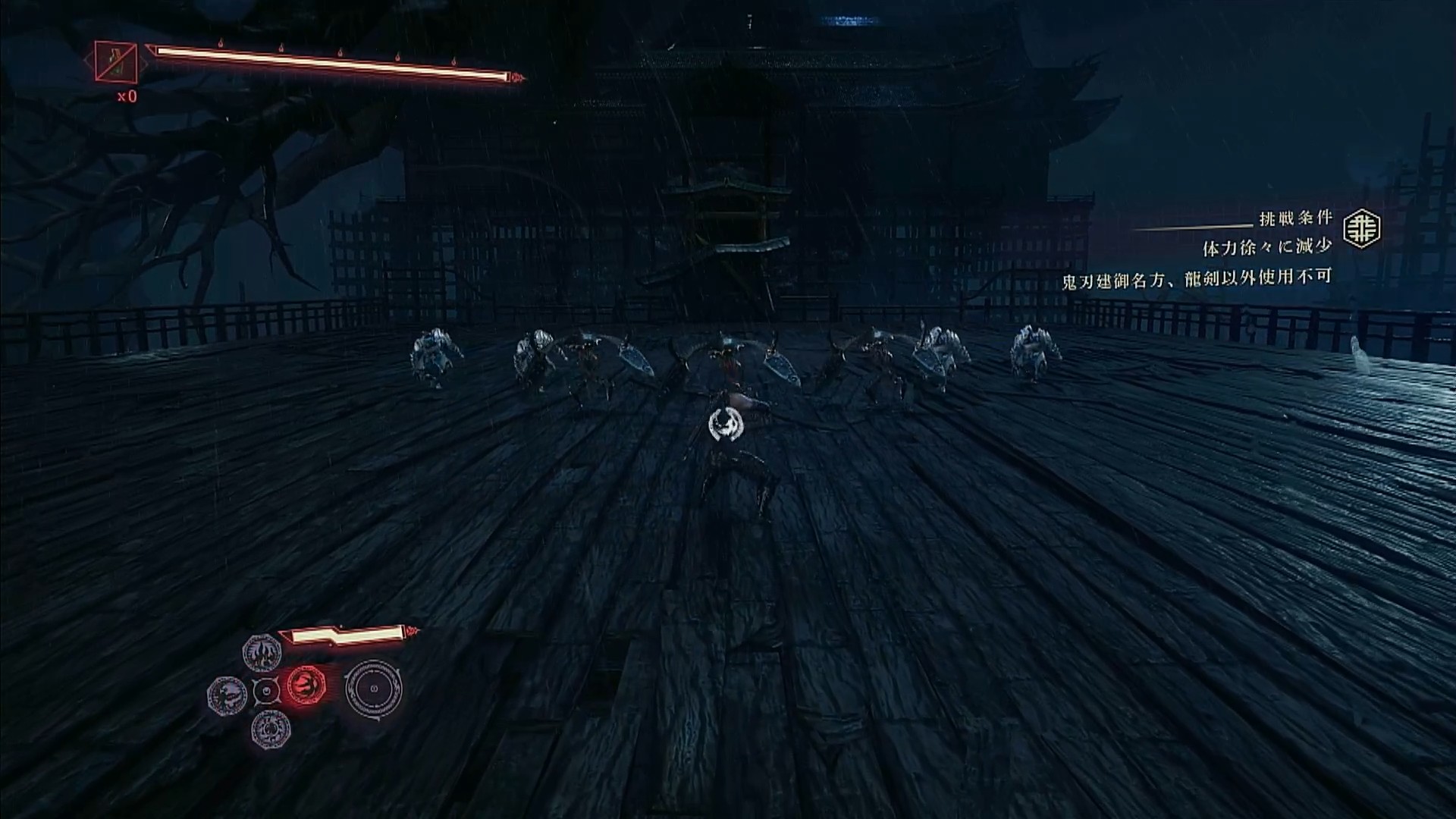
Task: Activate the red glowing ninpo emblem
Action: pos(306,688)
